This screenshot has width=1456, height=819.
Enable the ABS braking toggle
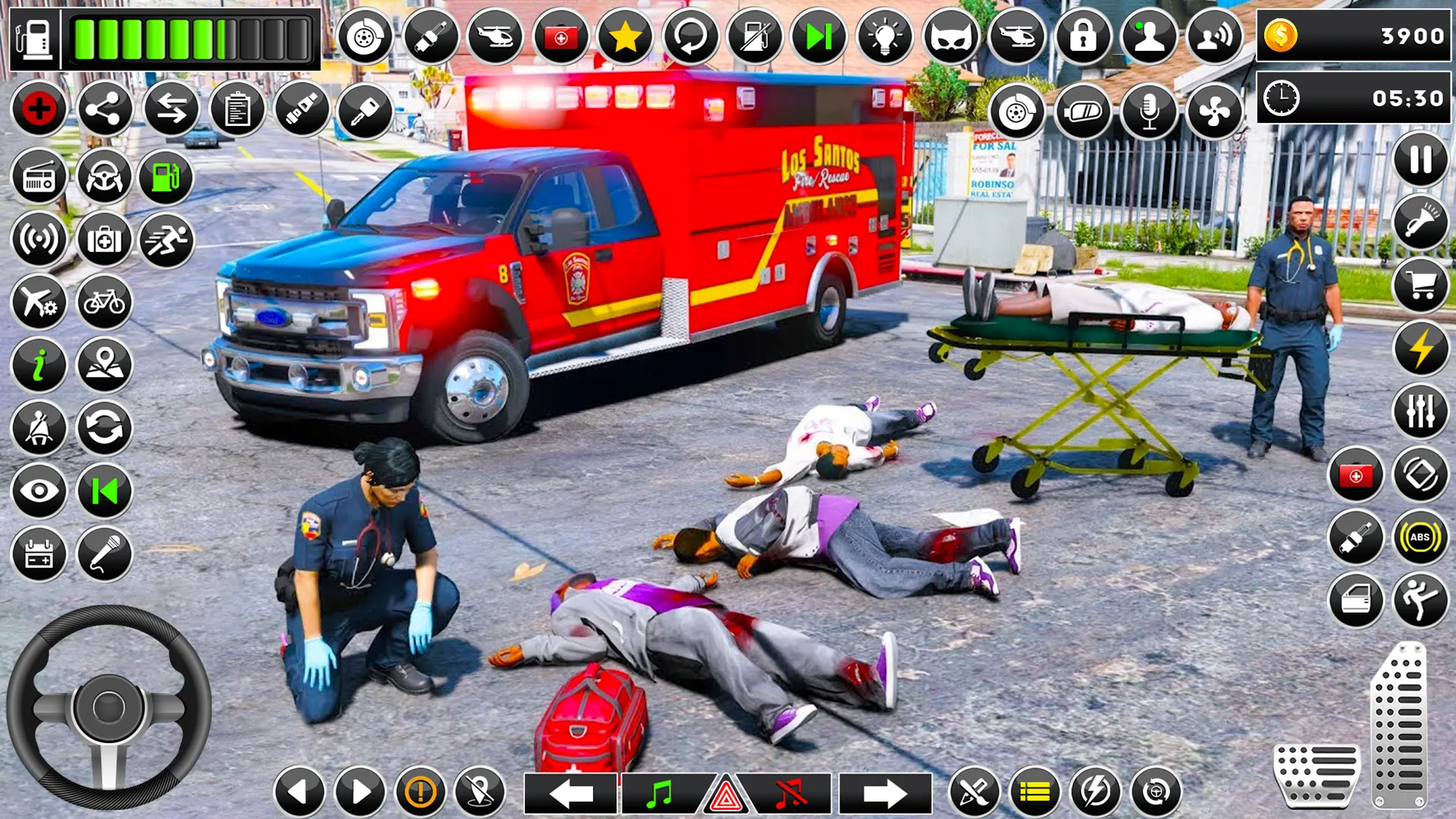[x=1420, y=536]
